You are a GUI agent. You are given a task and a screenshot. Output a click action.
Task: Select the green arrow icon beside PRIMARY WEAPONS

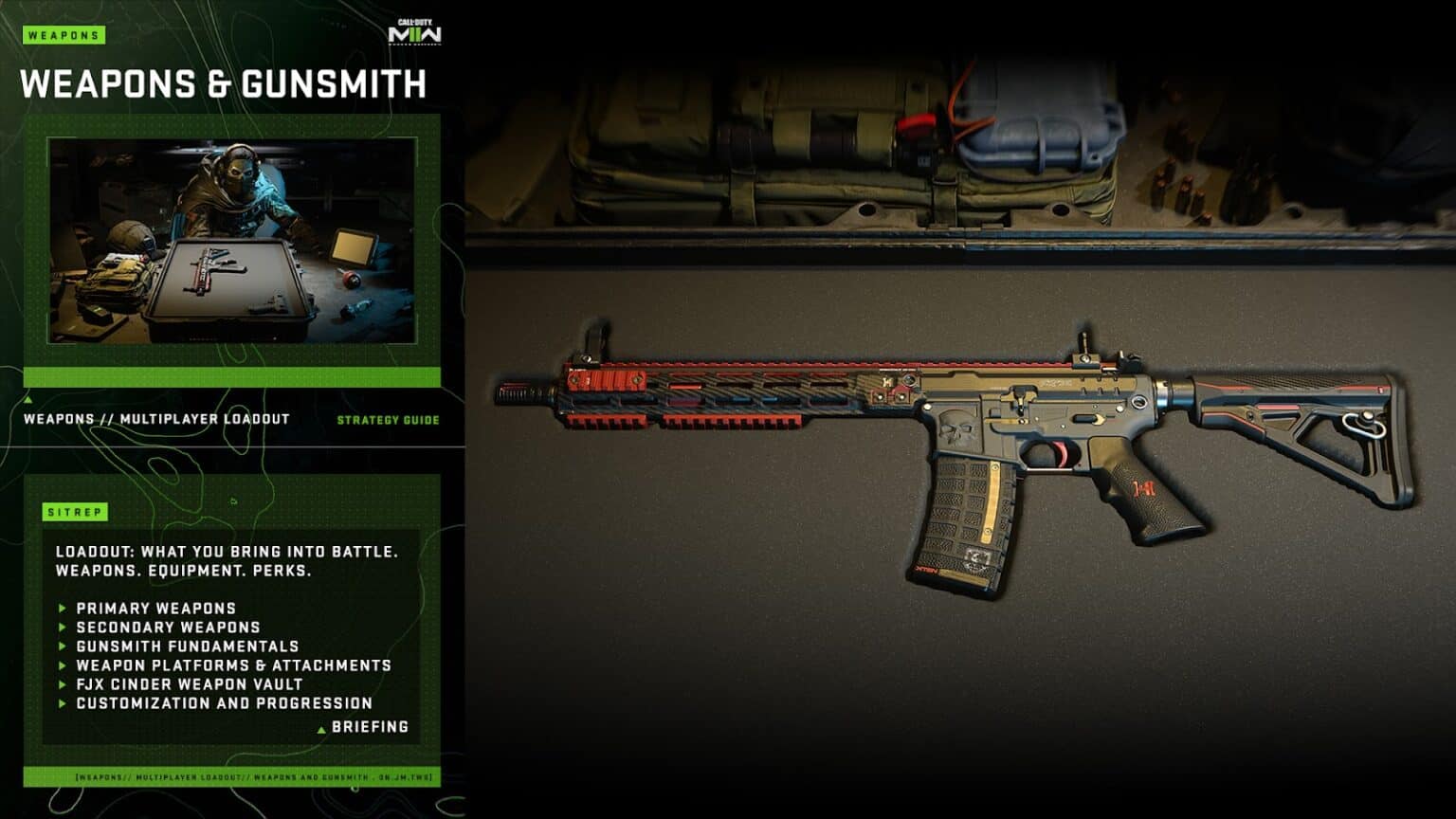coord(61,608)
